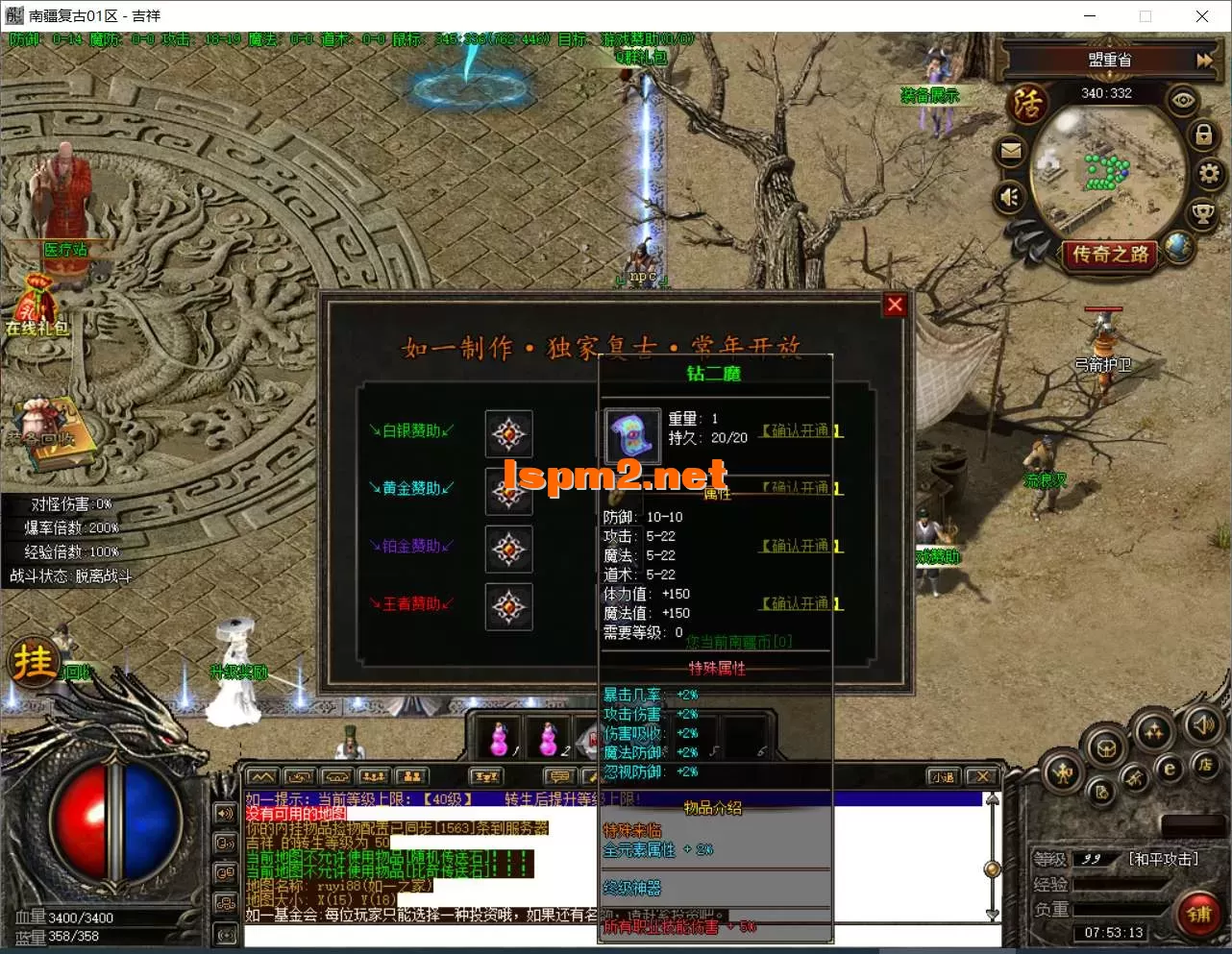Expand the 盟重省 banner with the double arrows
This screenshot has width=1232, height=954.
1203,59
